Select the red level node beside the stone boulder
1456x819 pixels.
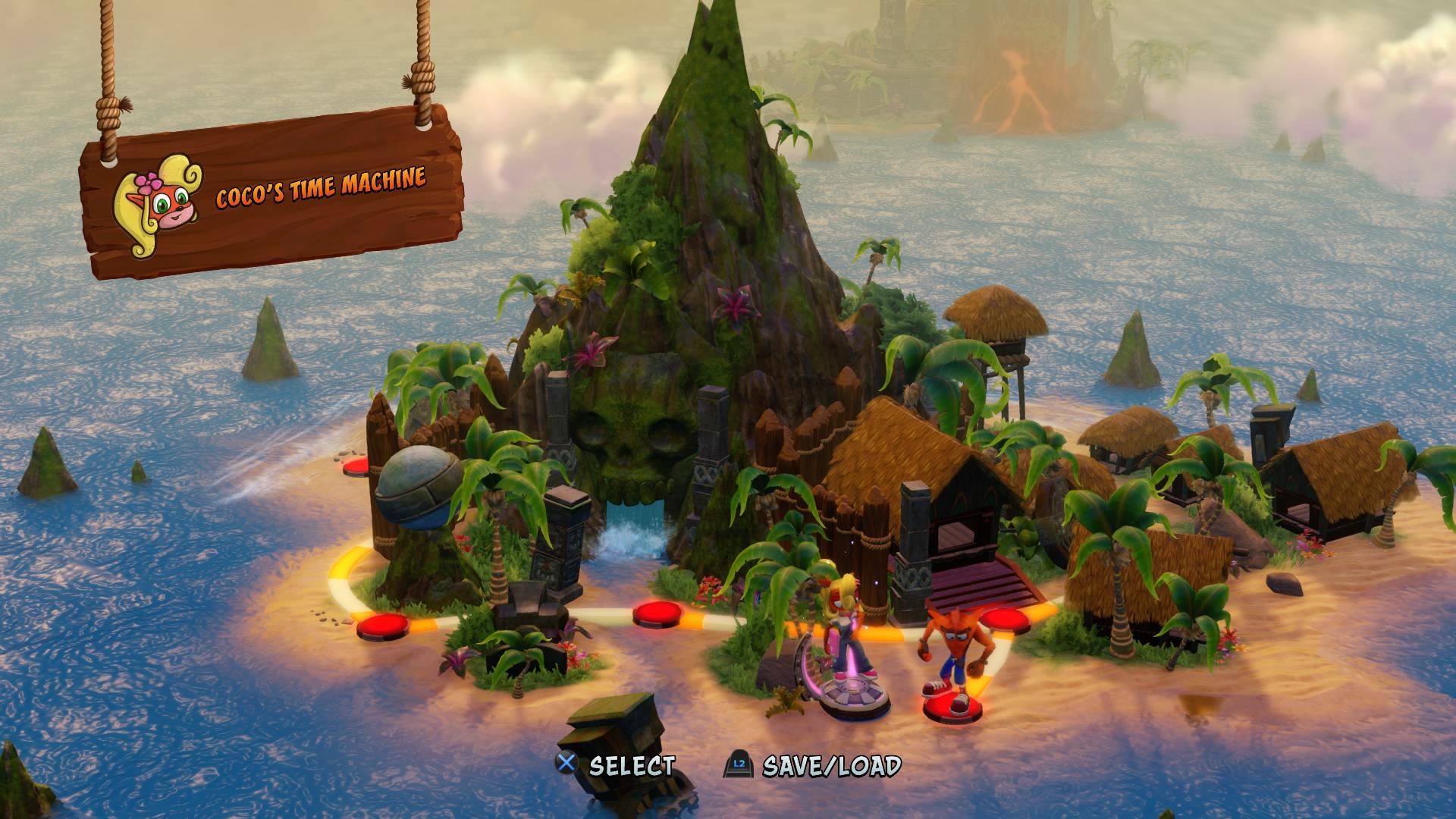[356, 466]
